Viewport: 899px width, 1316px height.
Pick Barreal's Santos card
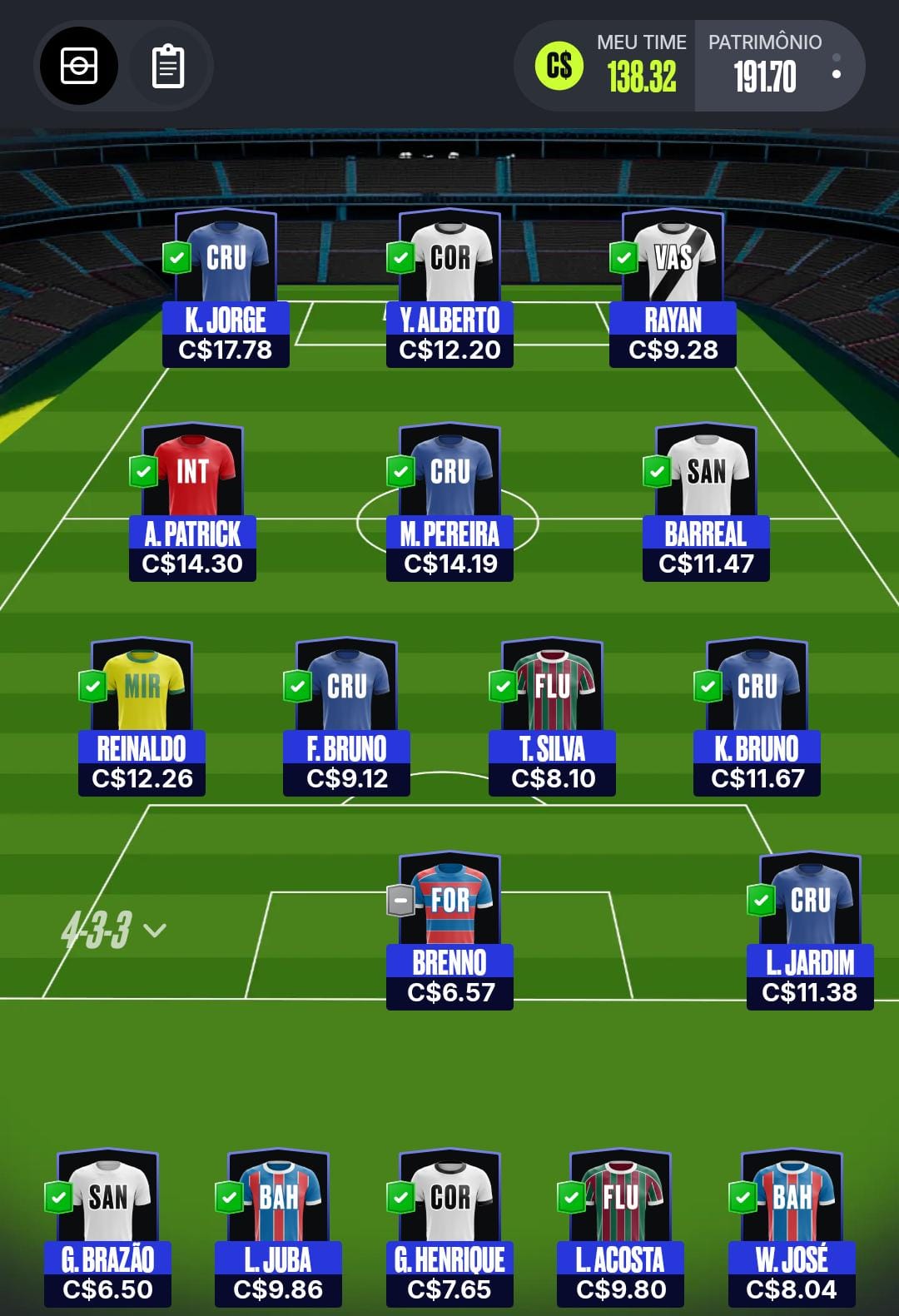pyautogui.click(x=706, y=502)
